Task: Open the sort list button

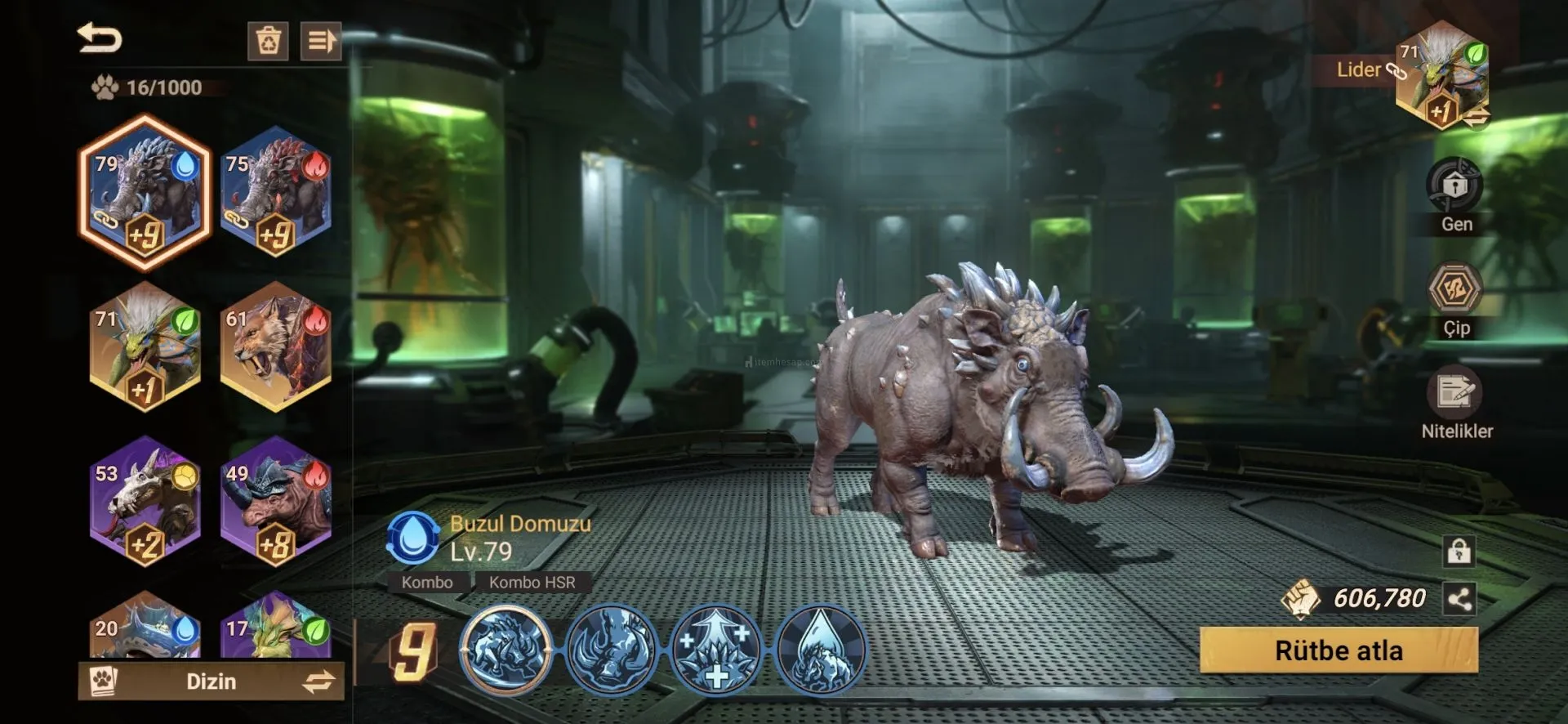Action: coord(320,40)
